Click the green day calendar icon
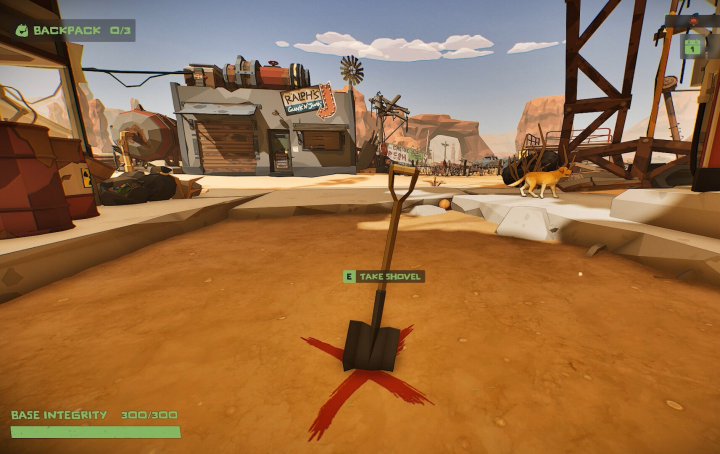The width and height of the screenshot is (720, 454). click(x=692, y=46)
